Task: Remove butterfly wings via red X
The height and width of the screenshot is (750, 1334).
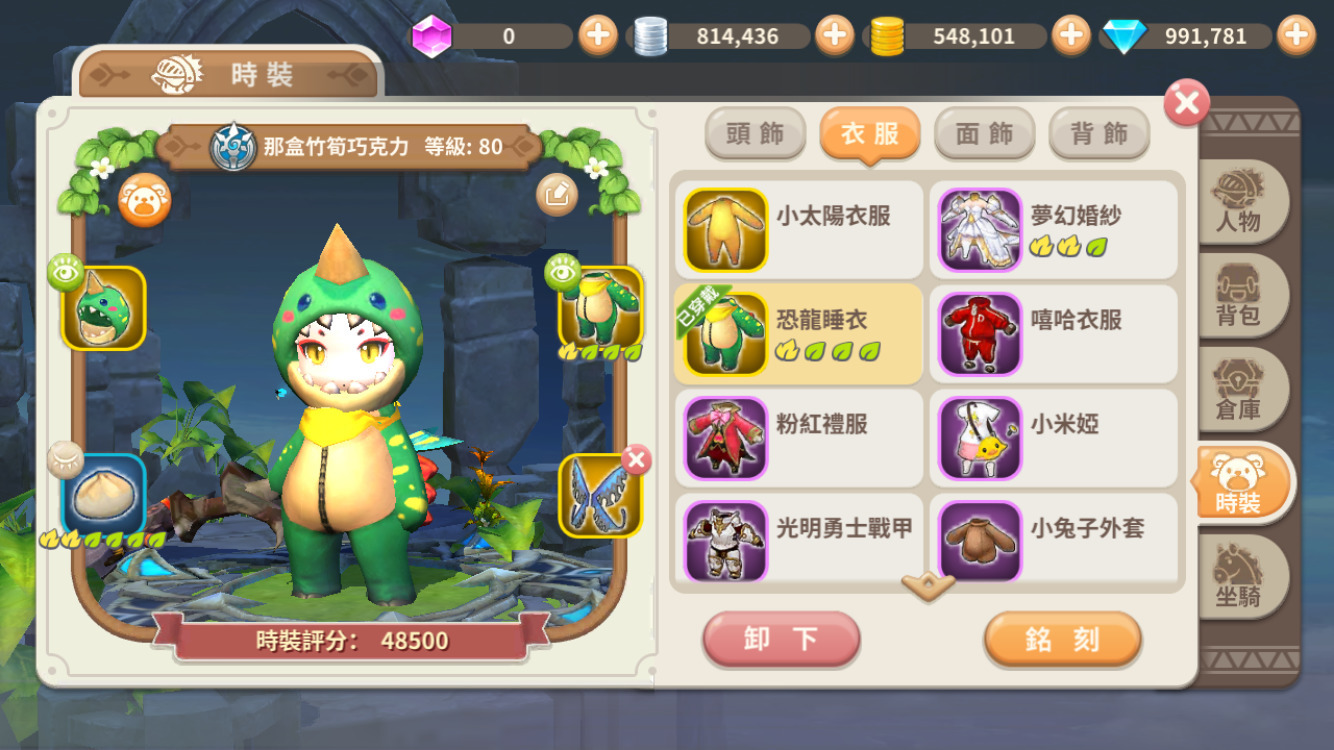Action: (x=639, y=459)
